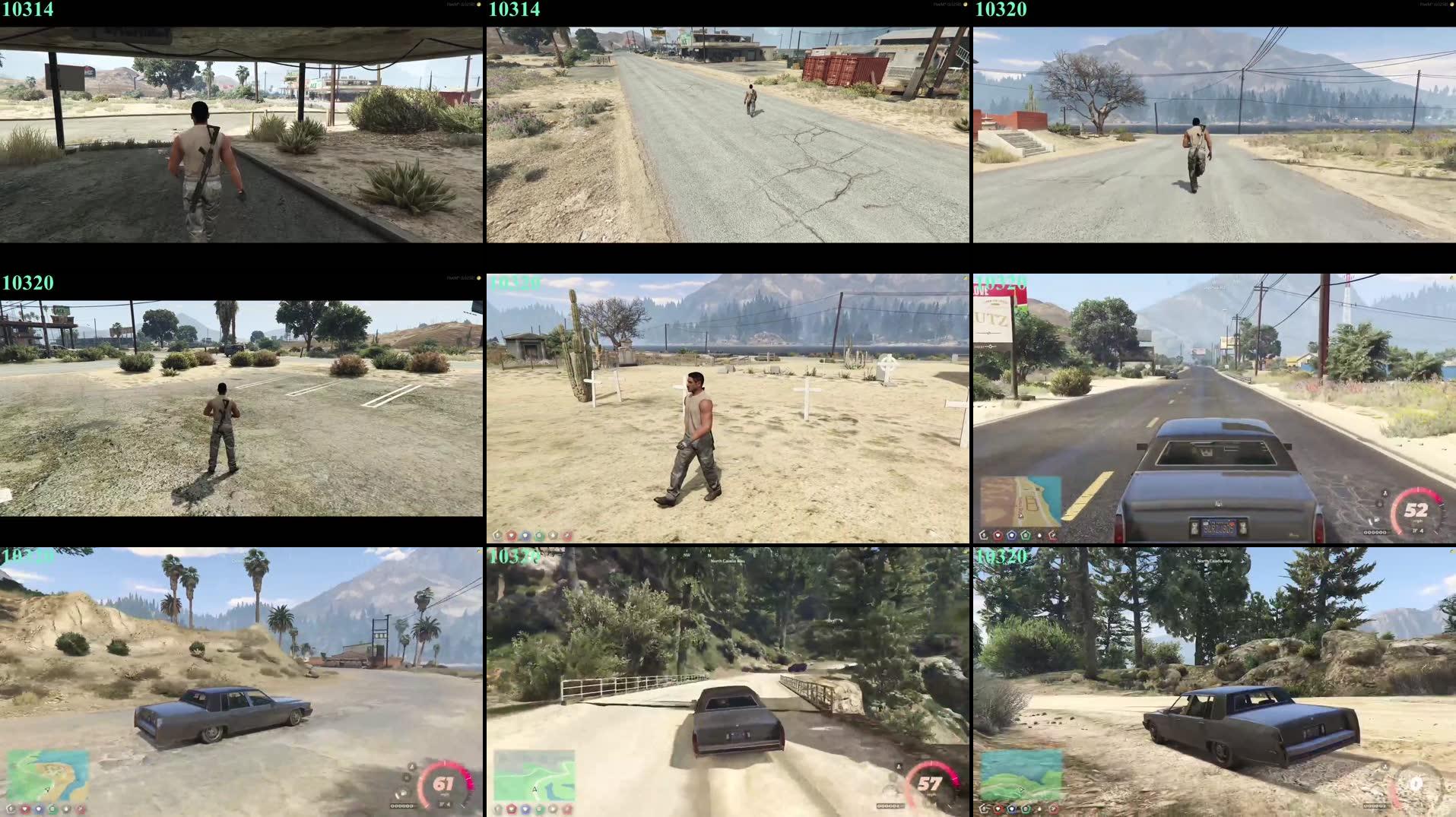The image size is (1456, 817).
Task: Select the ID badge pentagon icon
Action: pyautogui.click(x=983, y=534)
